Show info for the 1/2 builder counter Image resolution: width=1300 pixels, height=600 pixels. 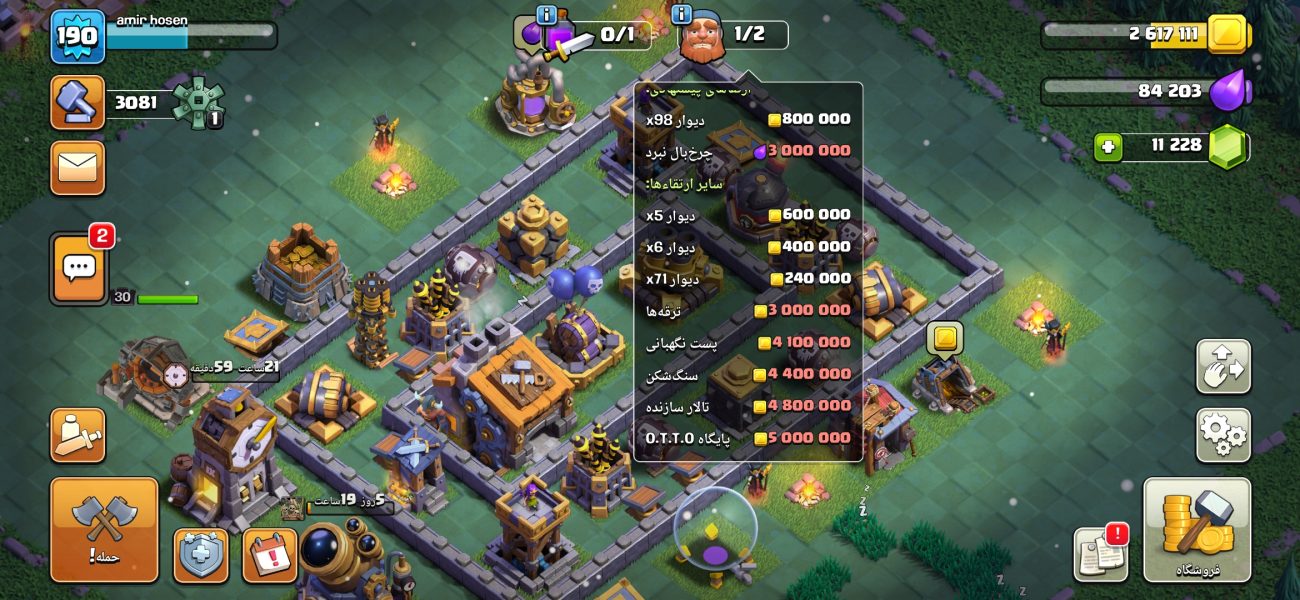click(x=683, y=14)
